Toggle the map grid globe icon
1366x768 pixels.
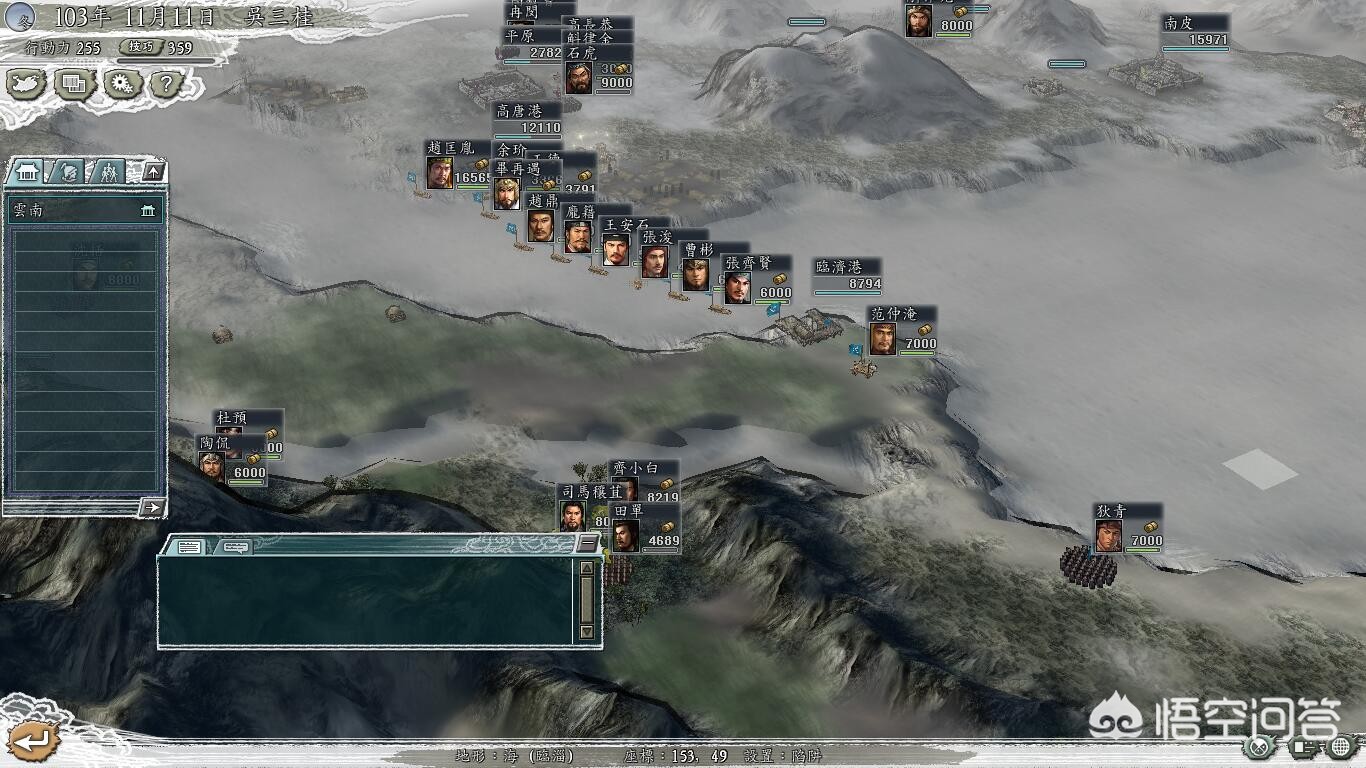[x=1340, y=746]
